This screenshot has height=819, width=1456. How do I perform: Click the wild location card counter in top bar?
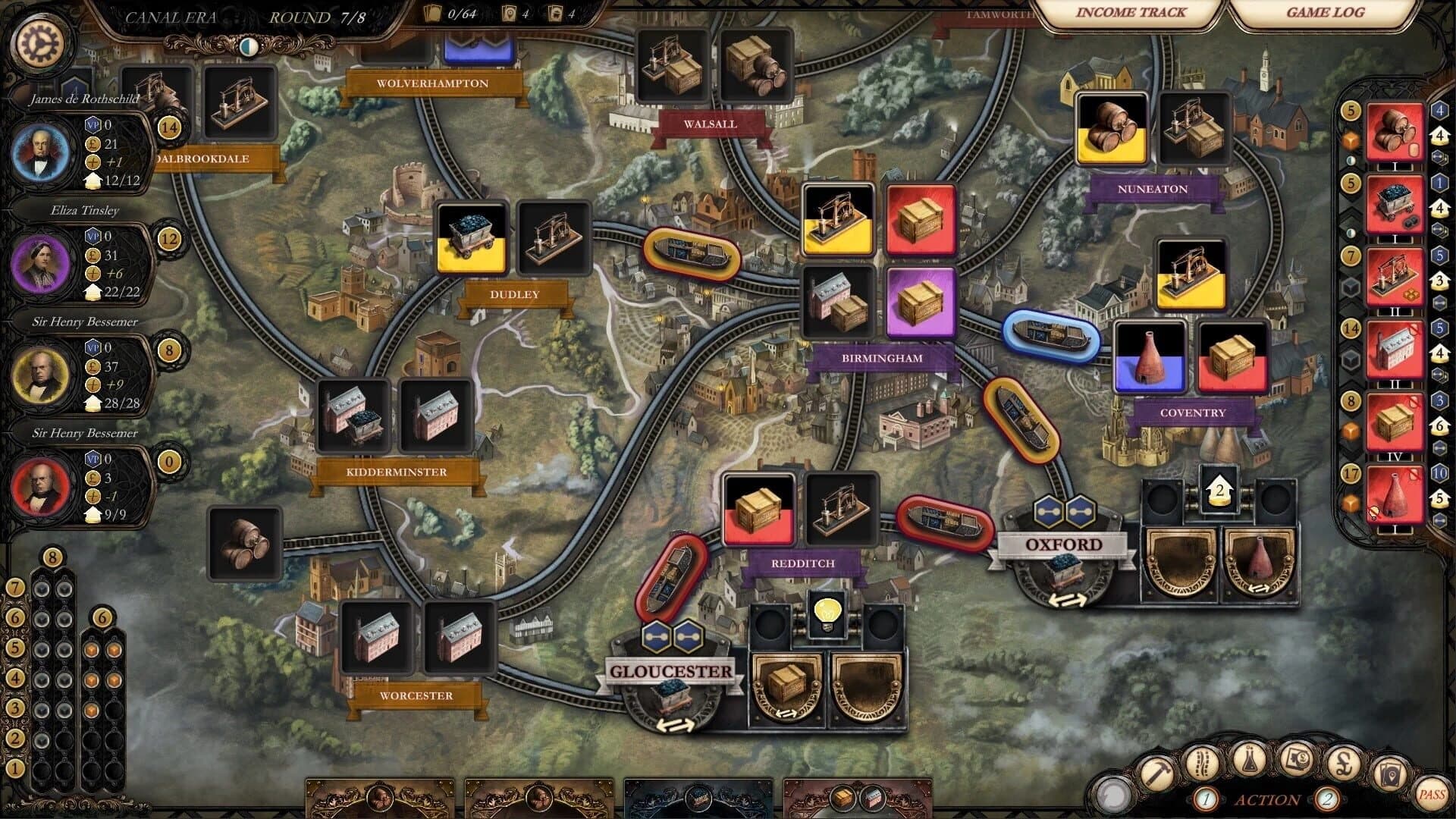click(x=510, y=14)
